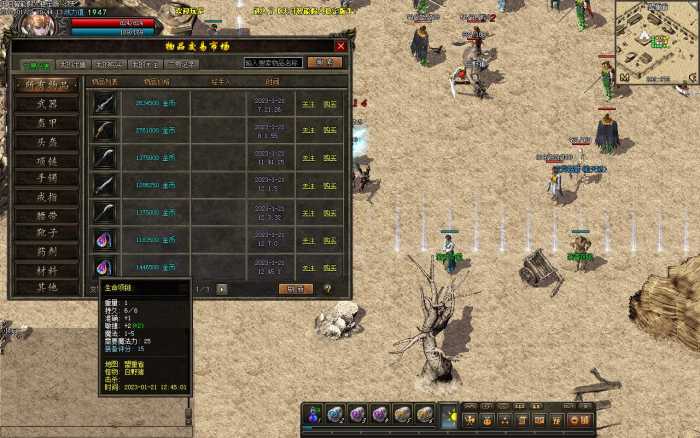The width and height of the screenshot is (700, 438).
Task: Open the 项链 (necklace) category
Action: pos(47,160)
